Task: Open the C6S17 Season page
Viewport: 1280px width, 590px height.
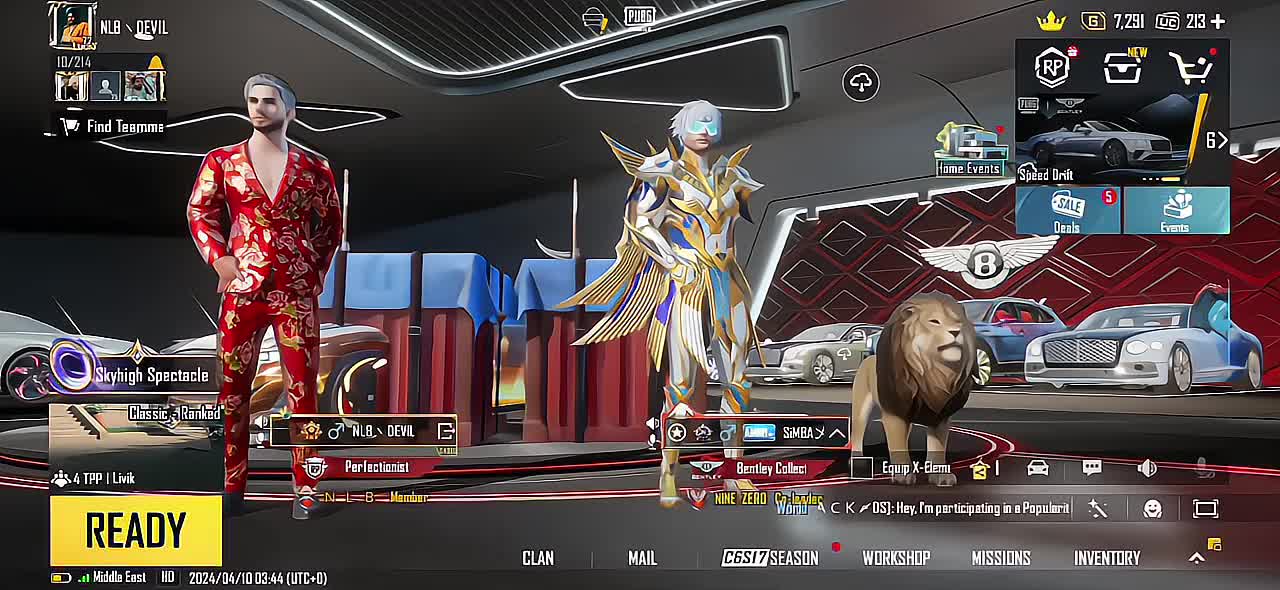Action: 770,558
